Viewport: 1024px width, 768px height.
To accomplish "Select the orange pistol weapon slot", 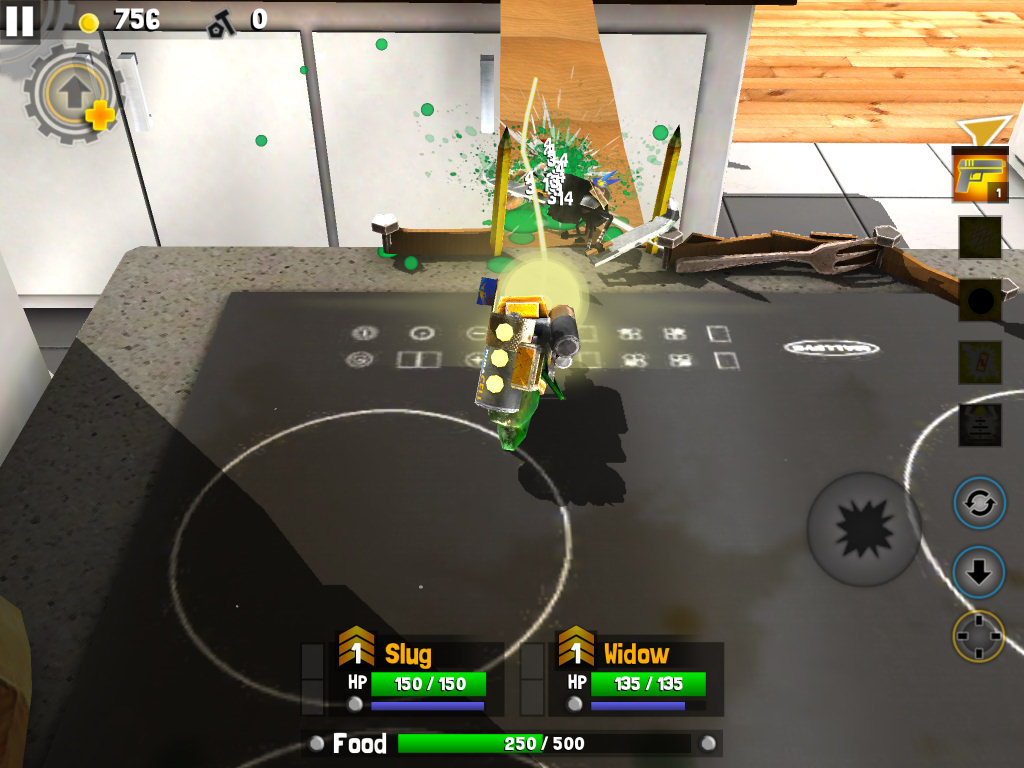I will pyautogui.click(x=979, y=175).
